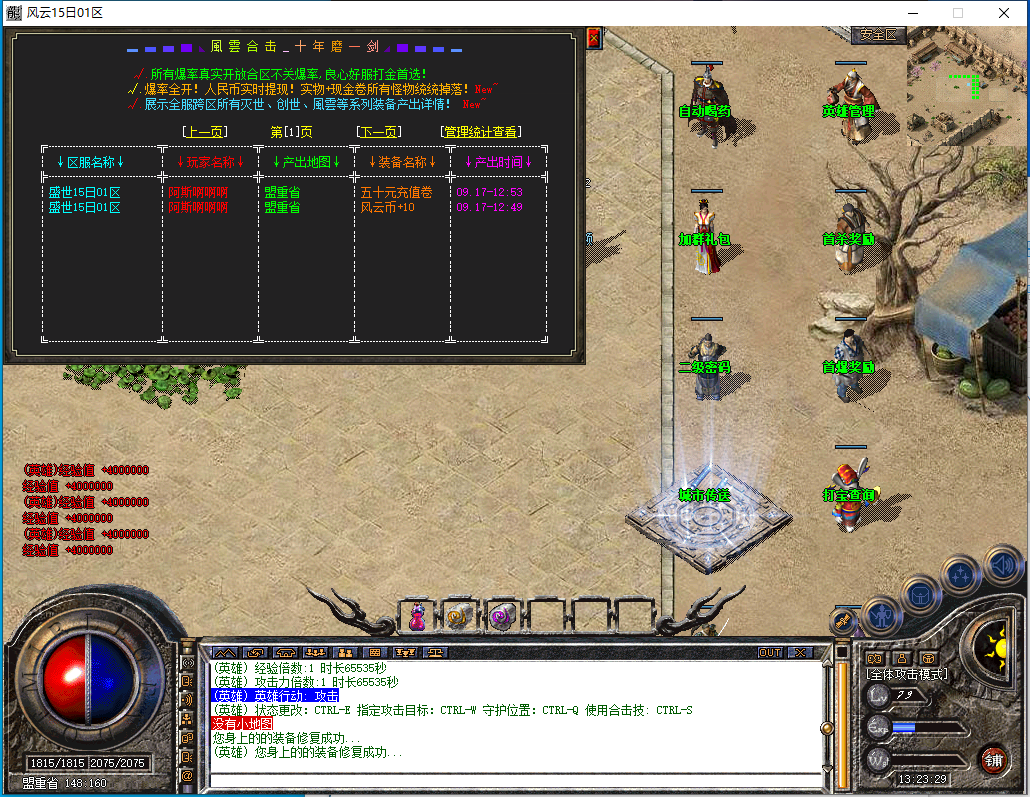Click the OUT button on chat bar
This screenshot has width=1030, height=797.
(x=769, y=652)
